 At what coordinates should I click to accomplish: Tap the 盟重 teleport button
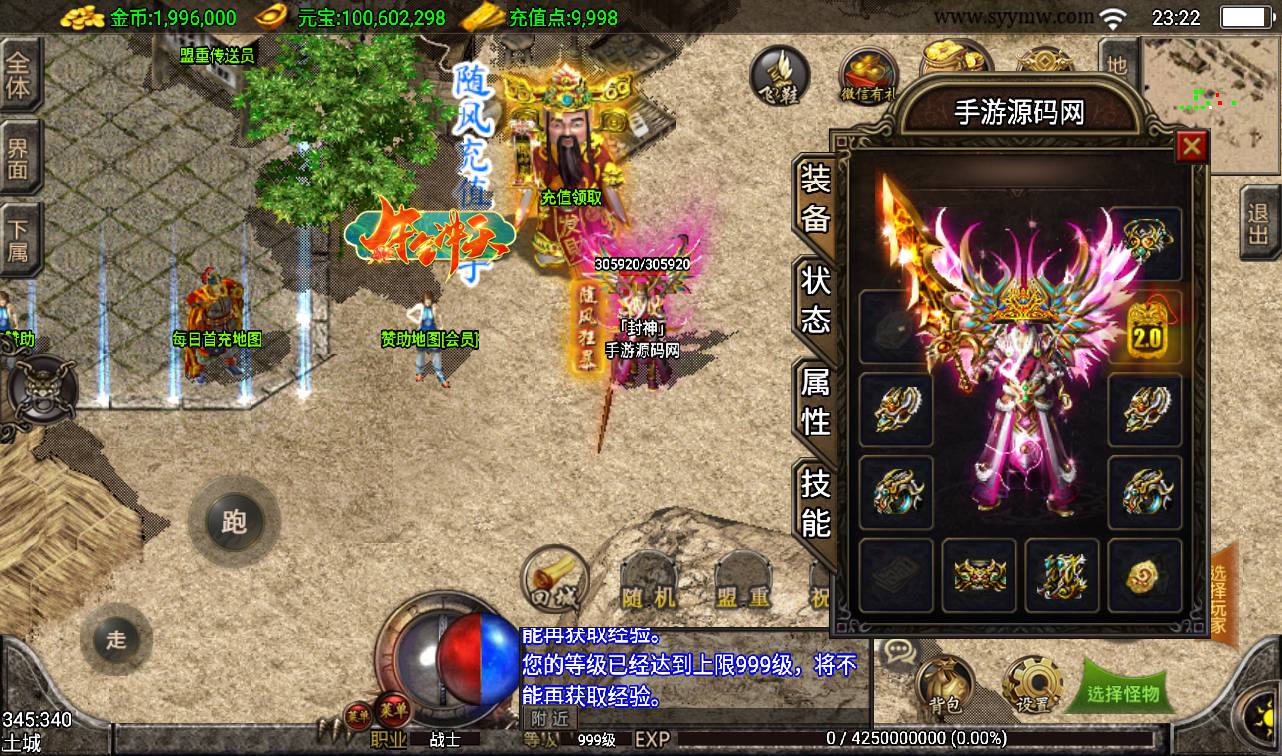[741, 584]
